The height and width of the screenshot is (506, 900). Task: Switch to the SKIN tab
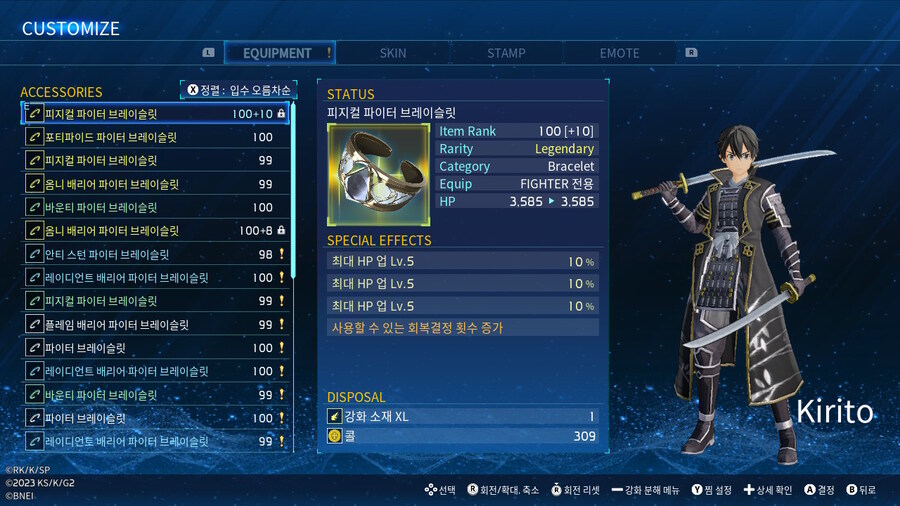pyautogui.click(x=393, y=53)
